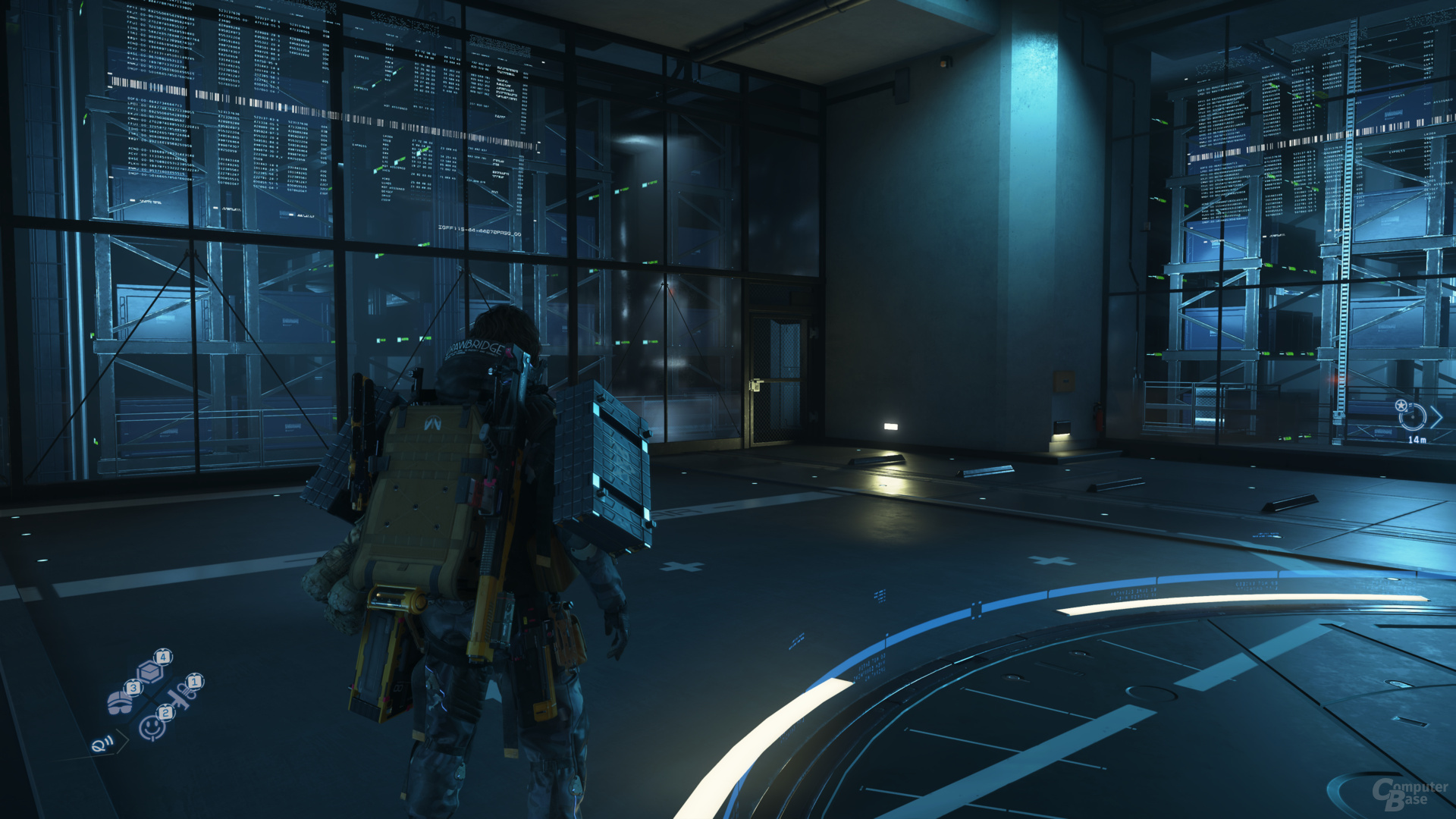This screenshot has height=819, width=1456.
Task: Expand the chevron right of the waypoint marker
Action: coord(1436,417)
